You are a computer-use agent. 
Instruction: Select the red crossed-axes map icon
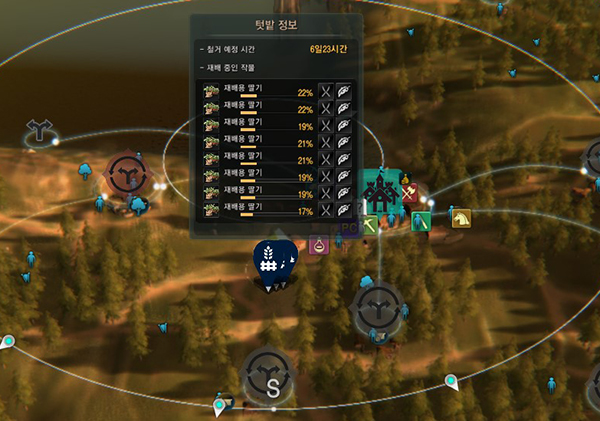409,192
